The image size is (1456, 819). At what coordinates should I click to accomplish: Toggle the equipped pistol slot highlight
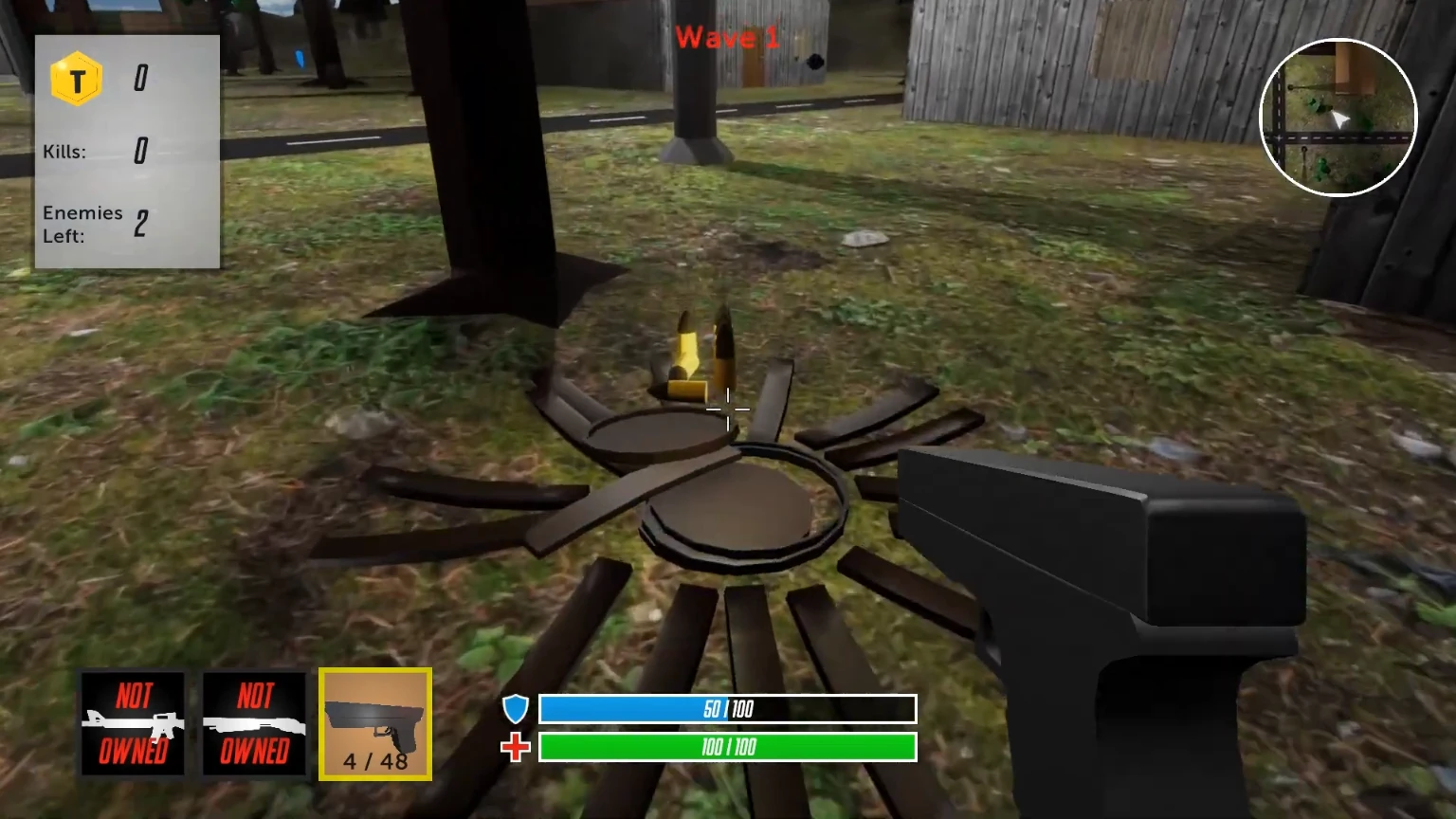375,723
